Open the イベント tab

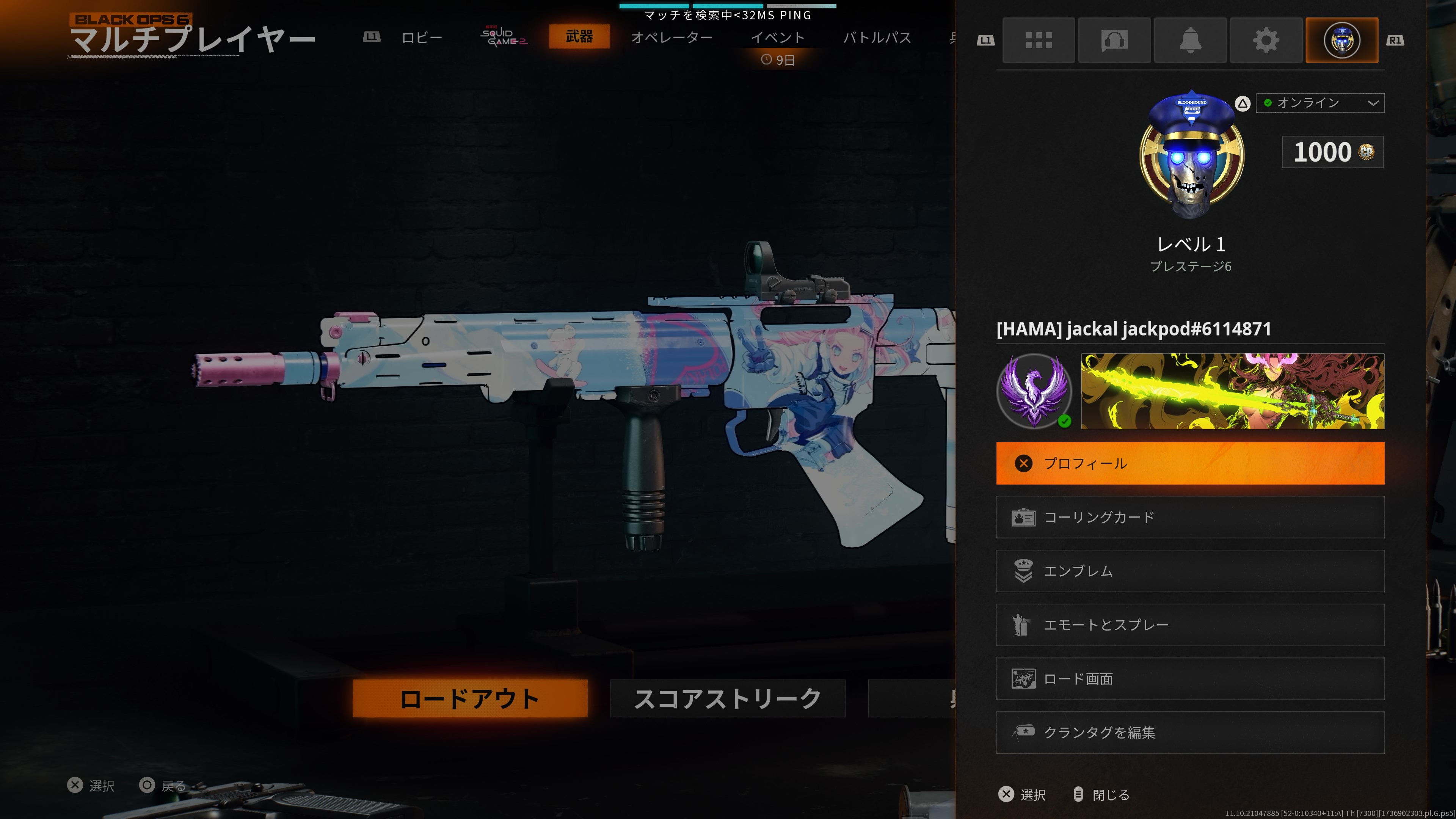(777, 37)
